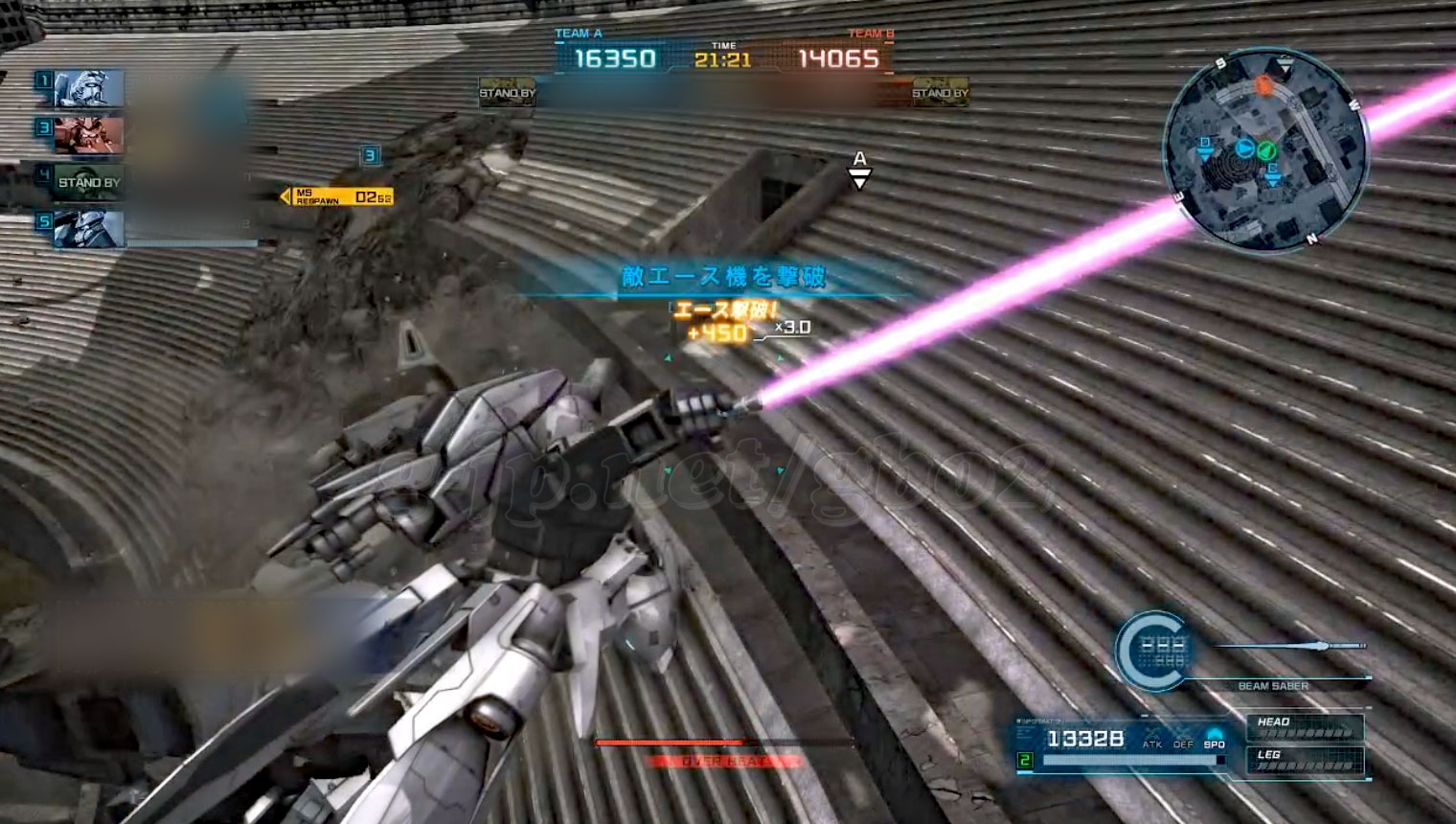Image resolution: width=1456 pixels, height=824 pixels.
Task: Inspect the LEG damage status panel
Action: click(1304, 760)
